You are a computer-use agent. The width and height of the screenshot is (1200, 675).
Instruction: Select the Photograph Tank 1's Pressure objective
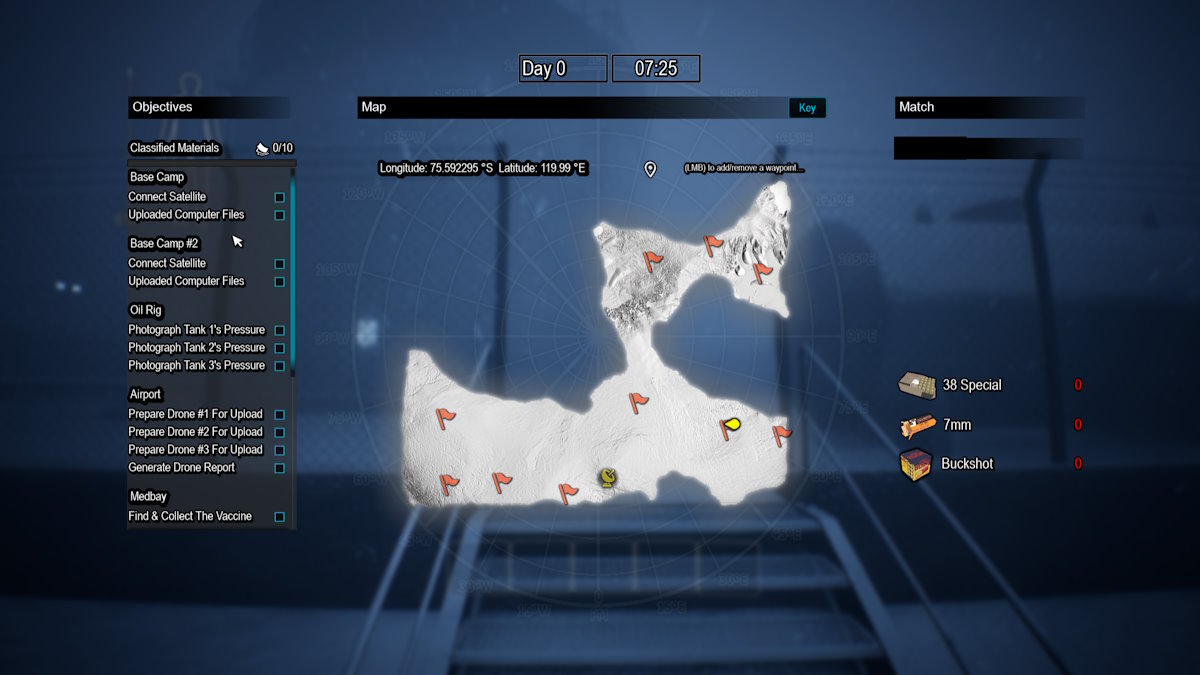[196, 330]
